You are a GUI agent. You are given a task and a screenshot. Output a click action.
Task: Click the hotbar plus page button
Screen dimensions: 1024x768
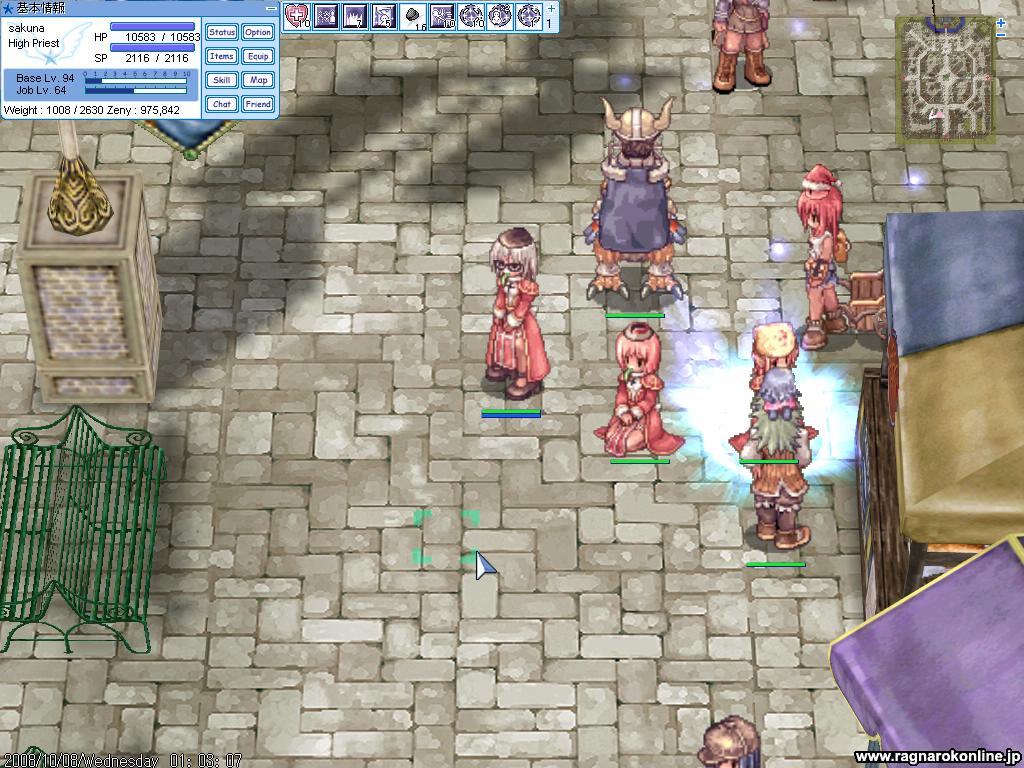[549, 9]
